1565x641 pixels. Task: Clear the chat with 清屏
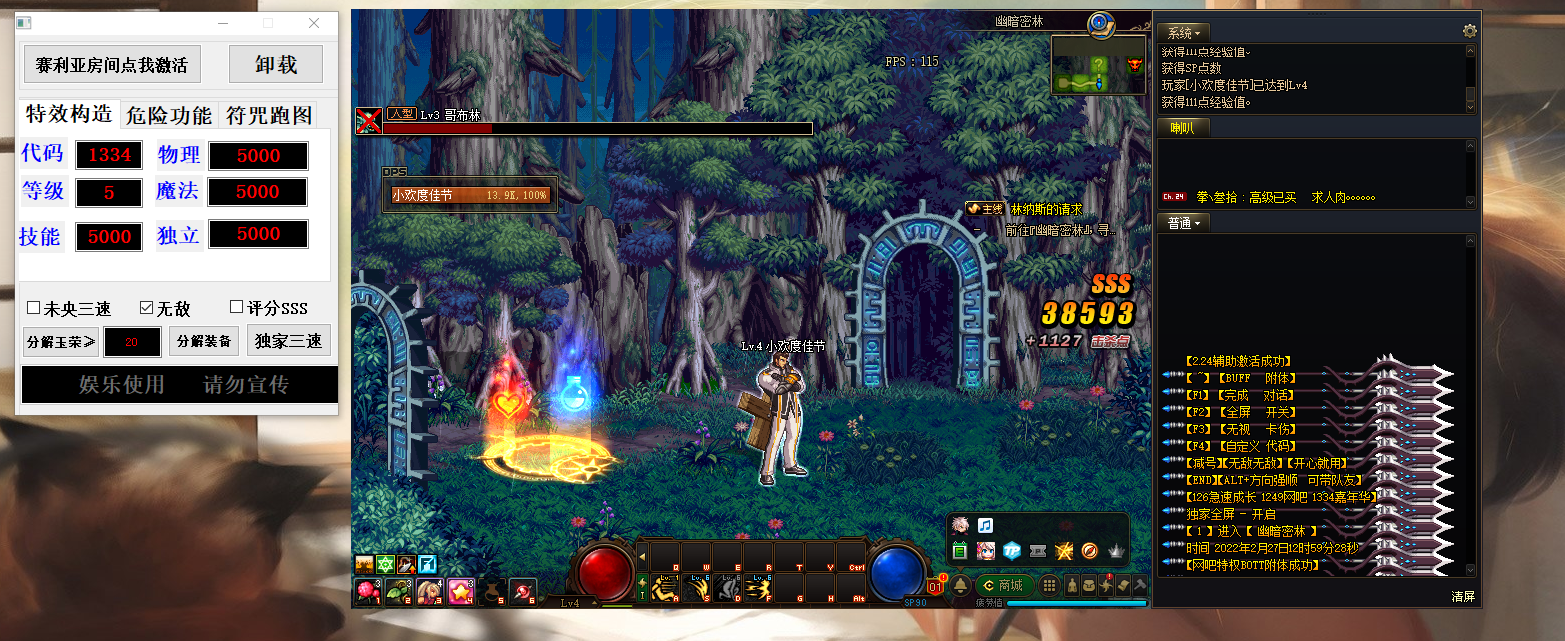point(1463,597)
